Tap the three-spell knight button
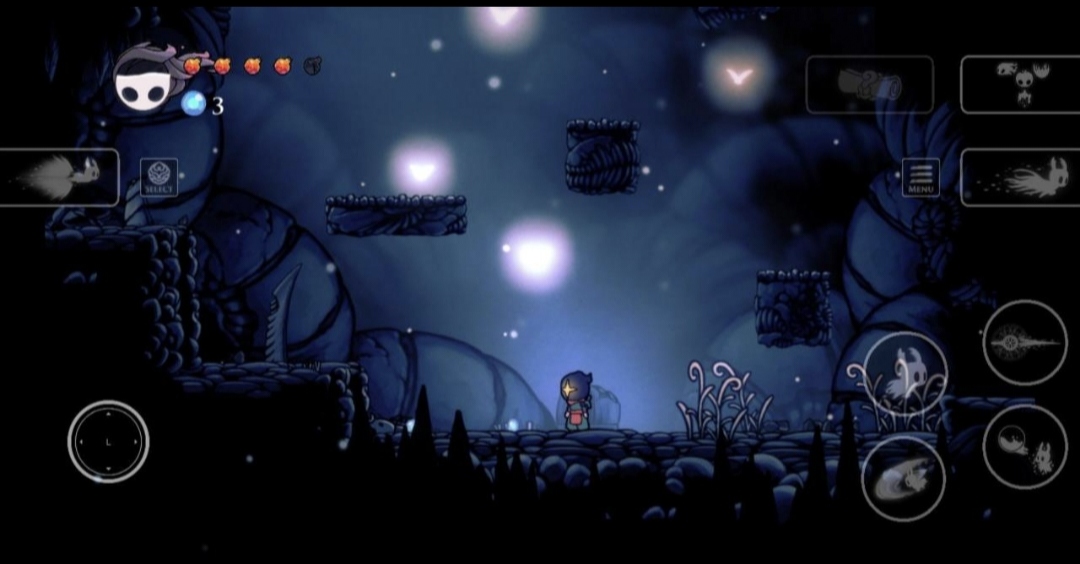 pos(1019,84)
